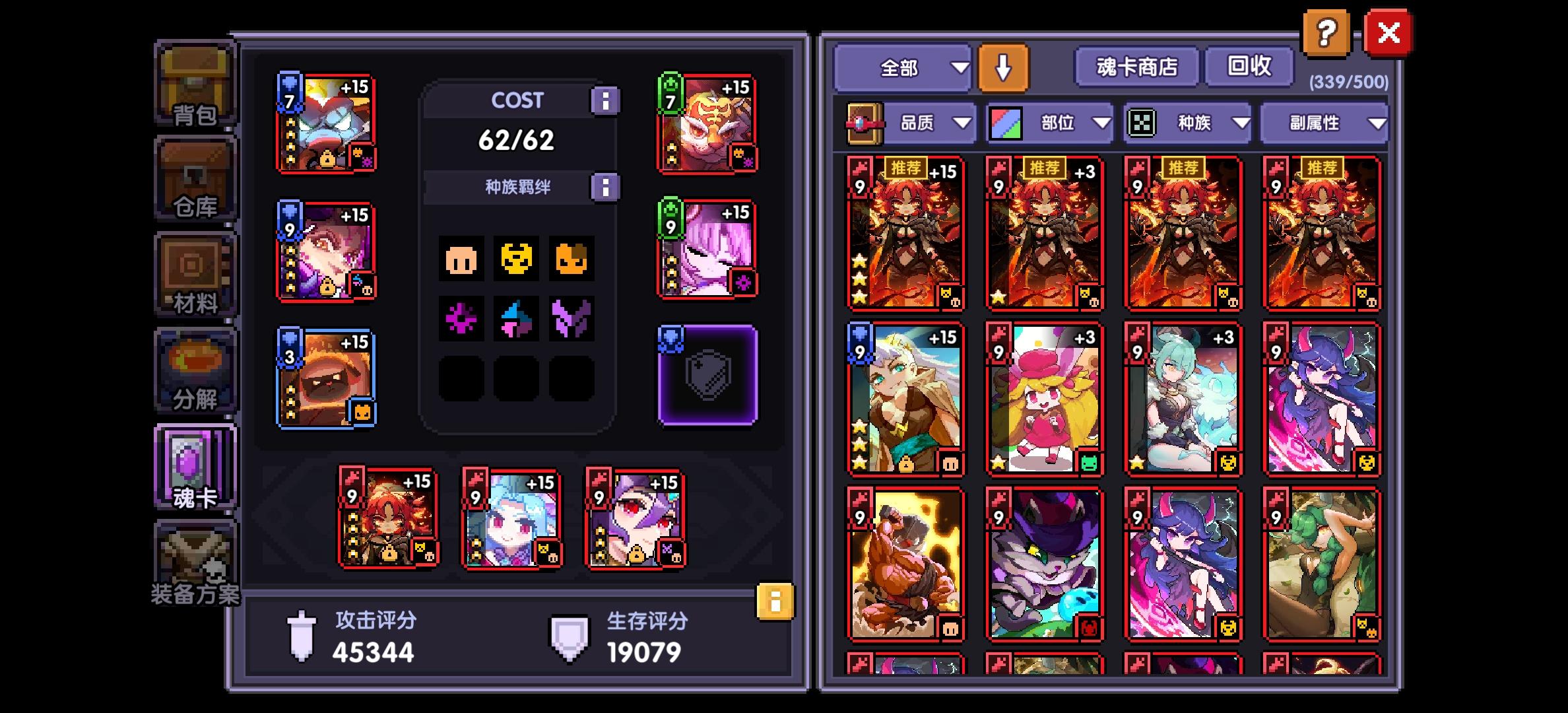Toggle the 种族羁绊 info tooltip
1568x713 pixels.
pyautogui.click(x=604, y=186)
